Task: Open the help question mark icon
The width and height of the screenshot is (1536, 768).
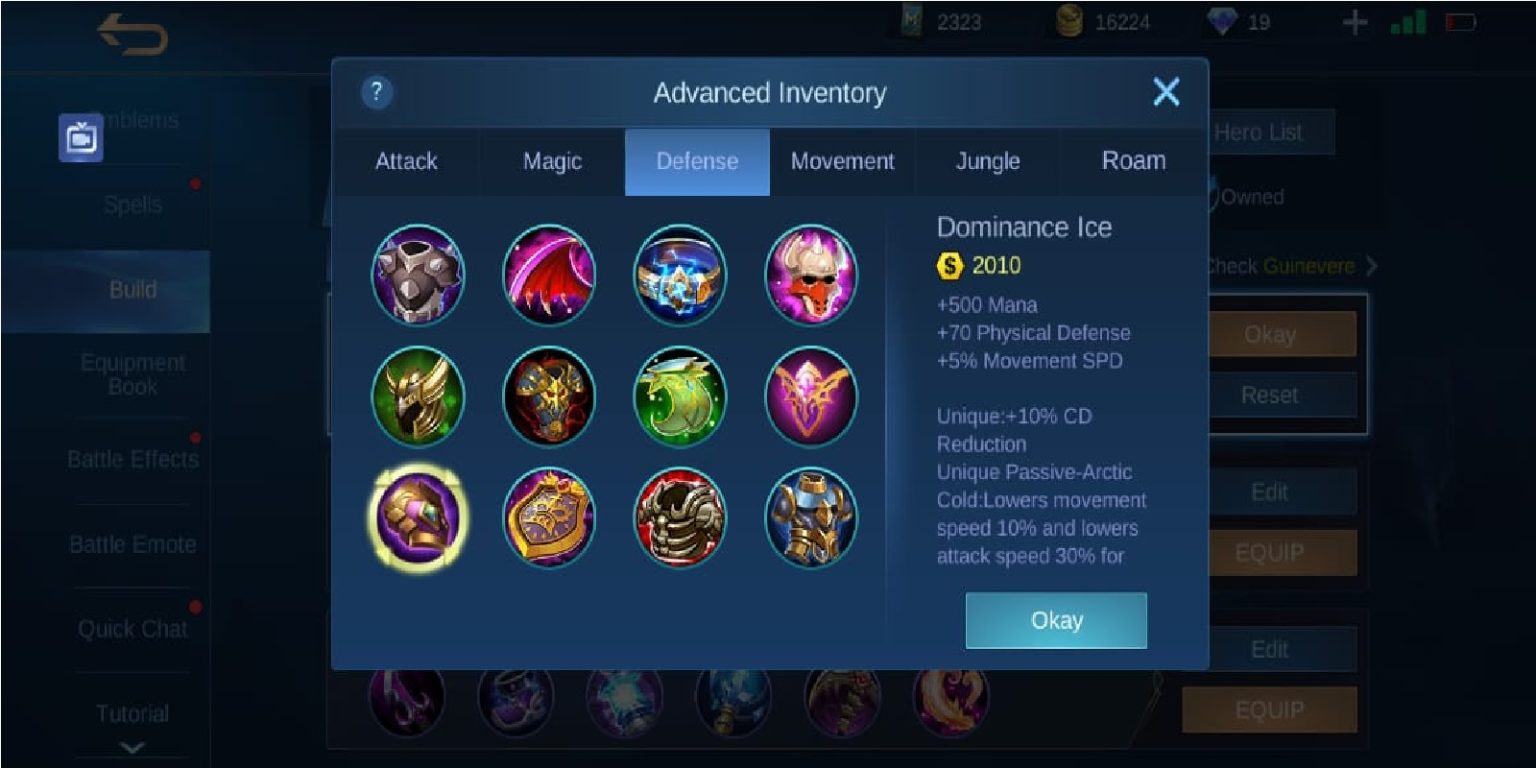Action: (x=375, y=93)
